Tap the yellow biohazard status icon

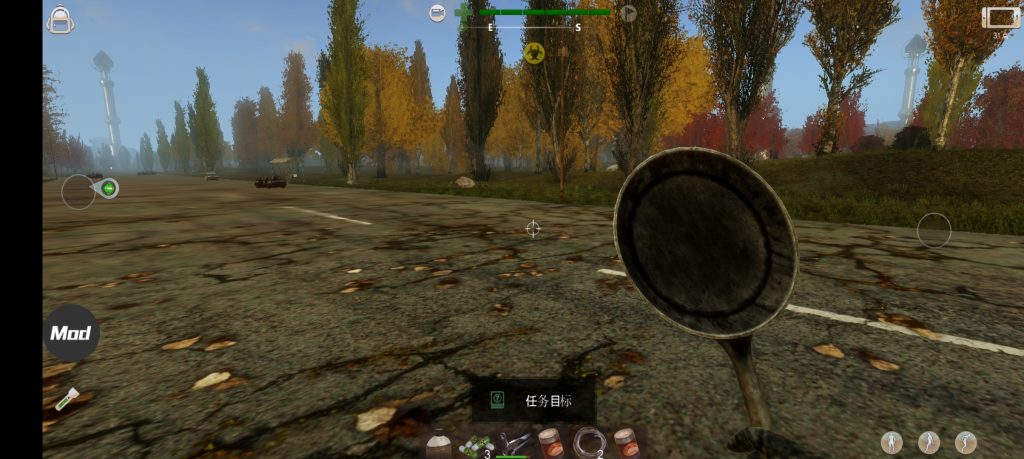[534, 53]
